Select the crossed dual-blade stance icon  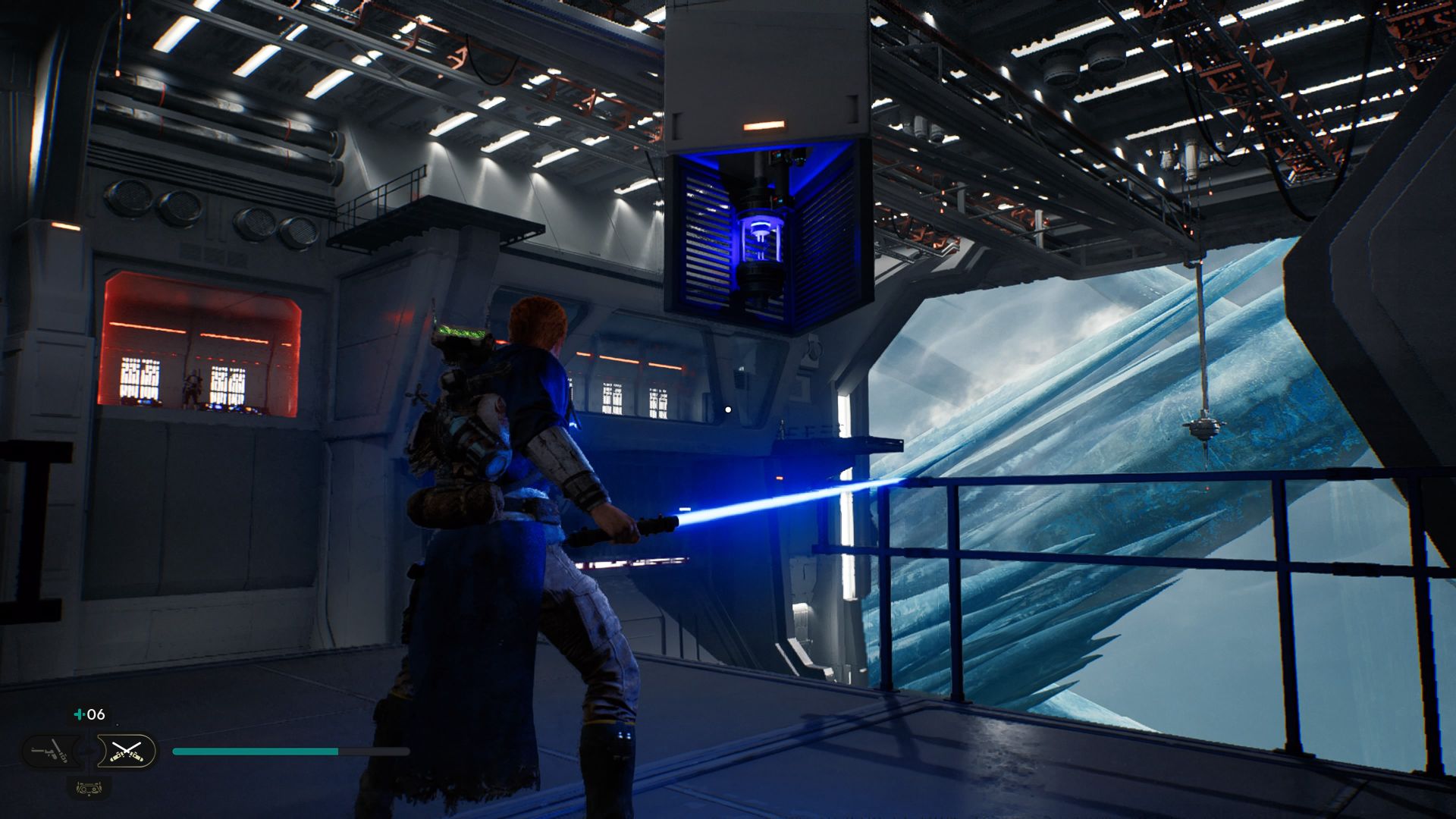pyautogui.click(x=127, y=751)
